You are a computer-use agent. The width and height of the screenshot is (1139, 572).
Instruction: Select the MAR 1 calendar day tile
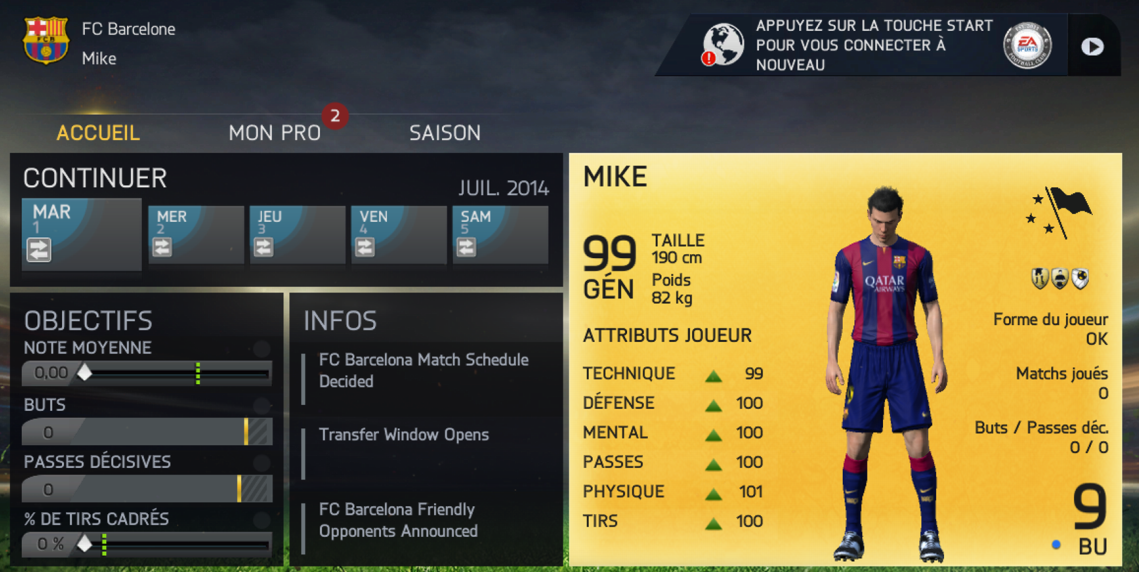tap(81, 233)
